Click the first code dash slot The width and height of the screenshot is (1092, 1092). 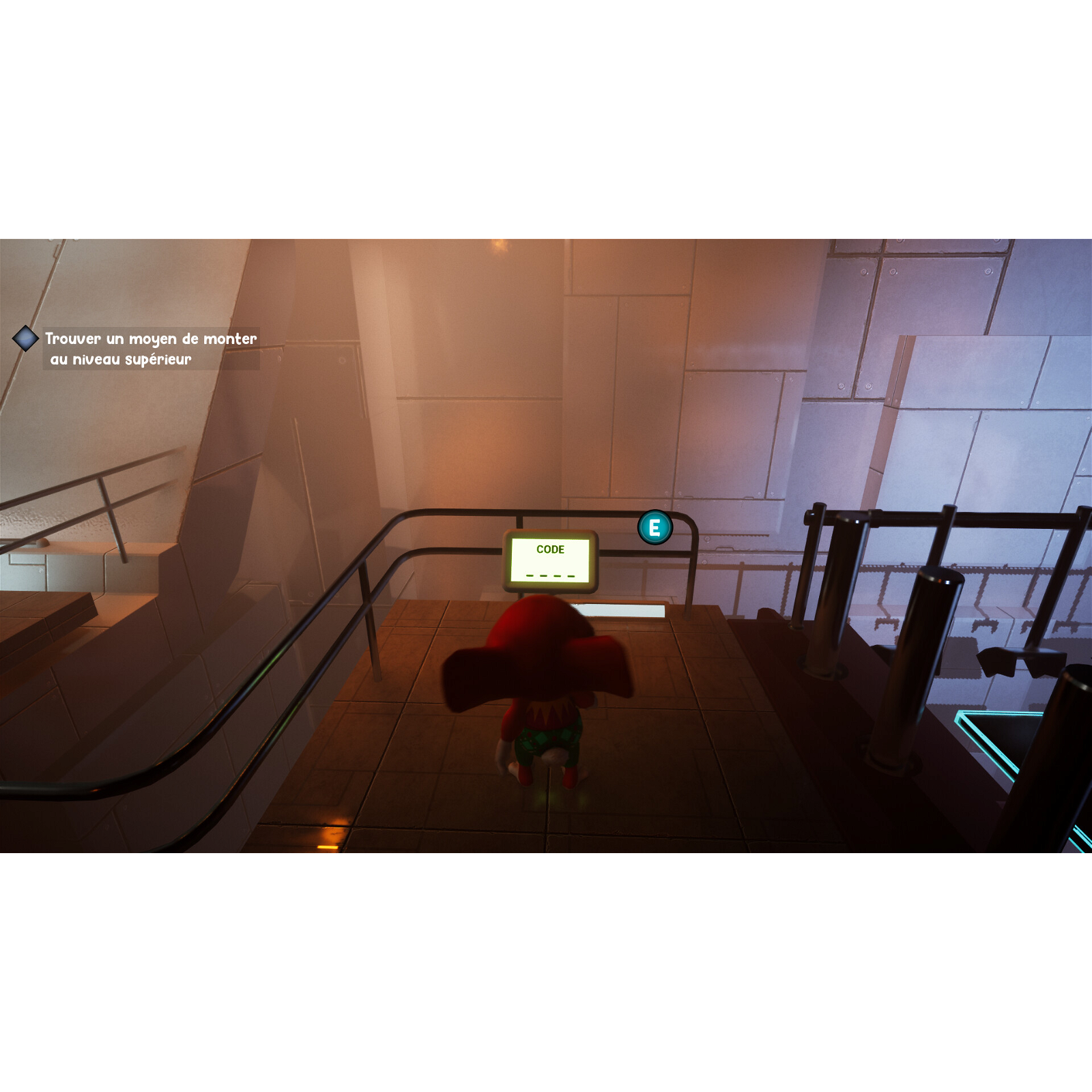click(x=528, y=575)
